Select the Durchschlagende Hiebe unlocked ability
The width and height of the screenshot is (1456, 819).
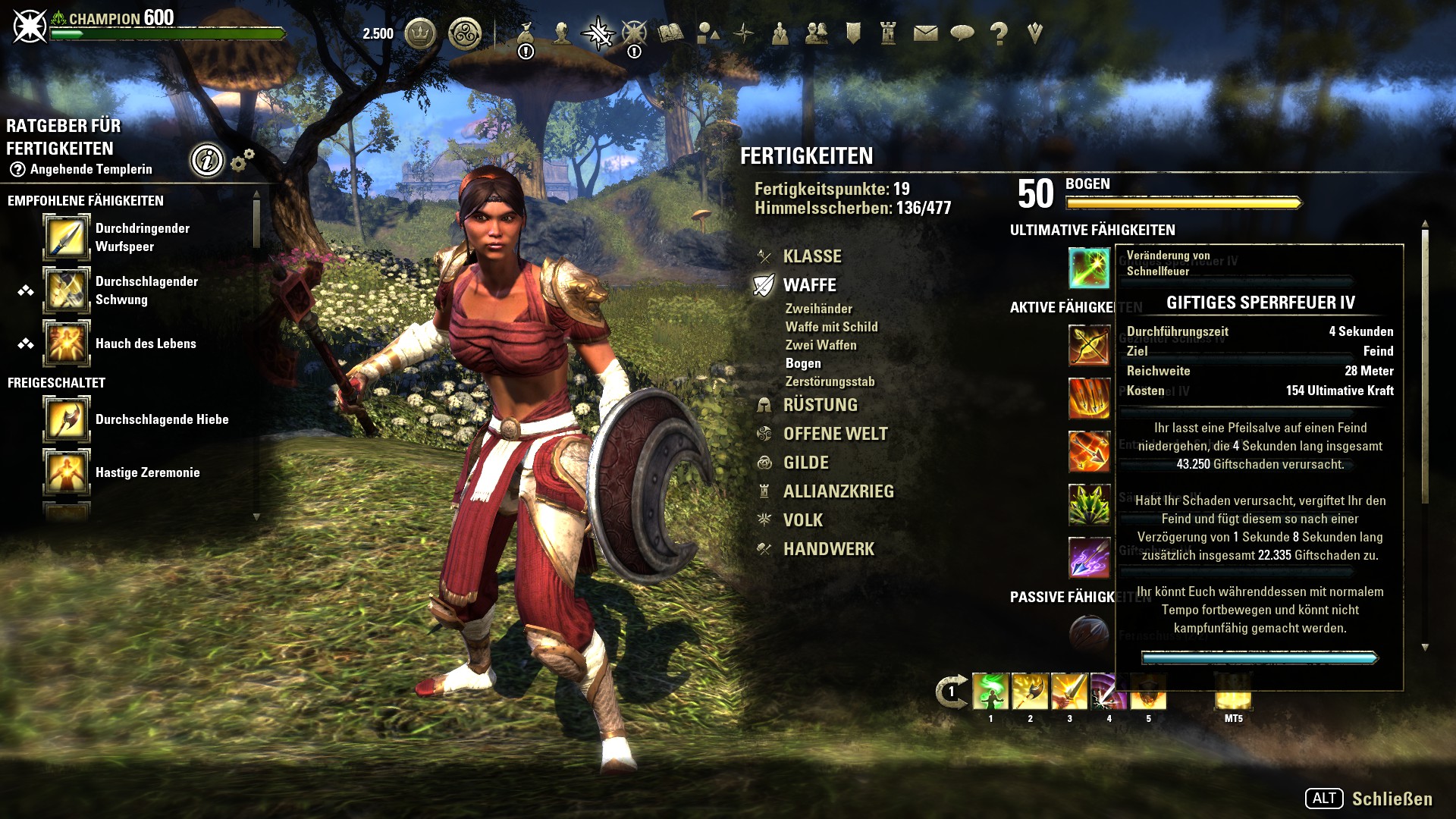(x=67, y=419)
